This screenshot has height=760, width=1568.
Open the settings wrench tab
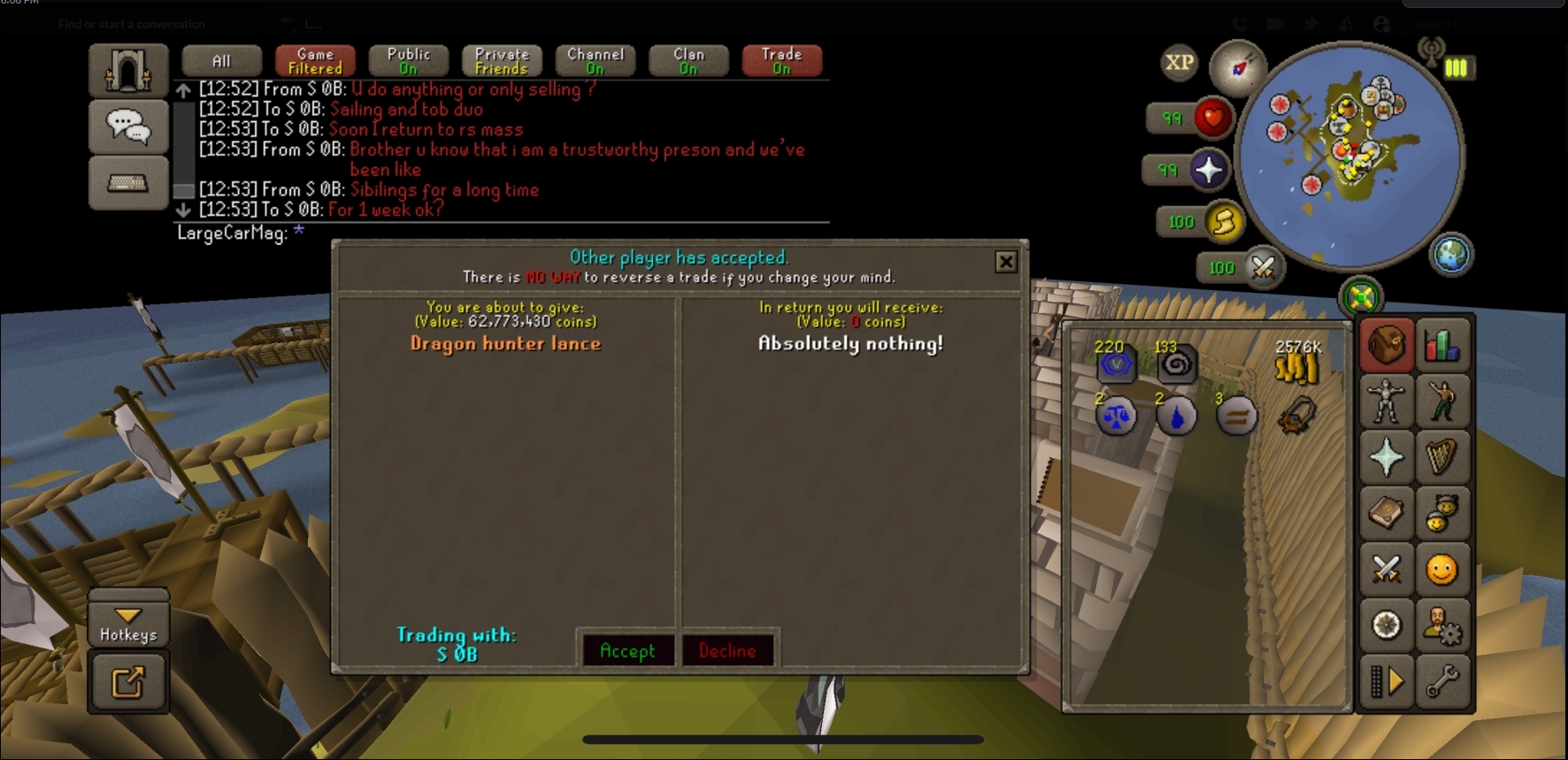(x=1441, y=681)
